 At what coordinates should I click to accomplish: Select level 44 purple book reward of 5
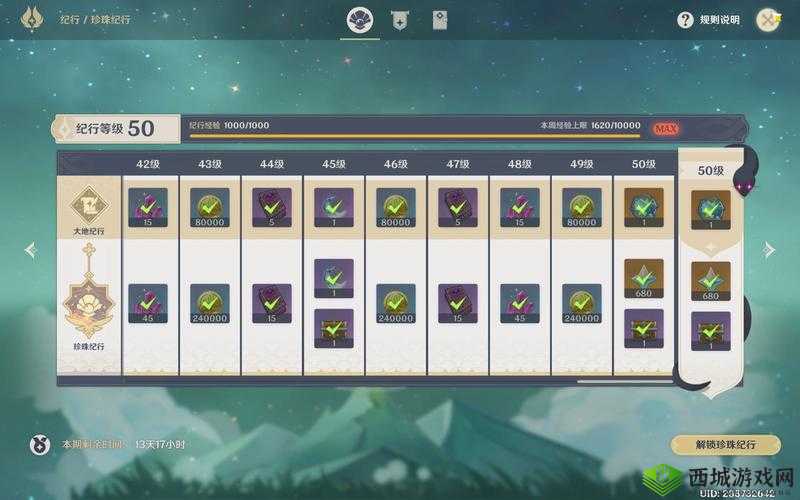272,207
